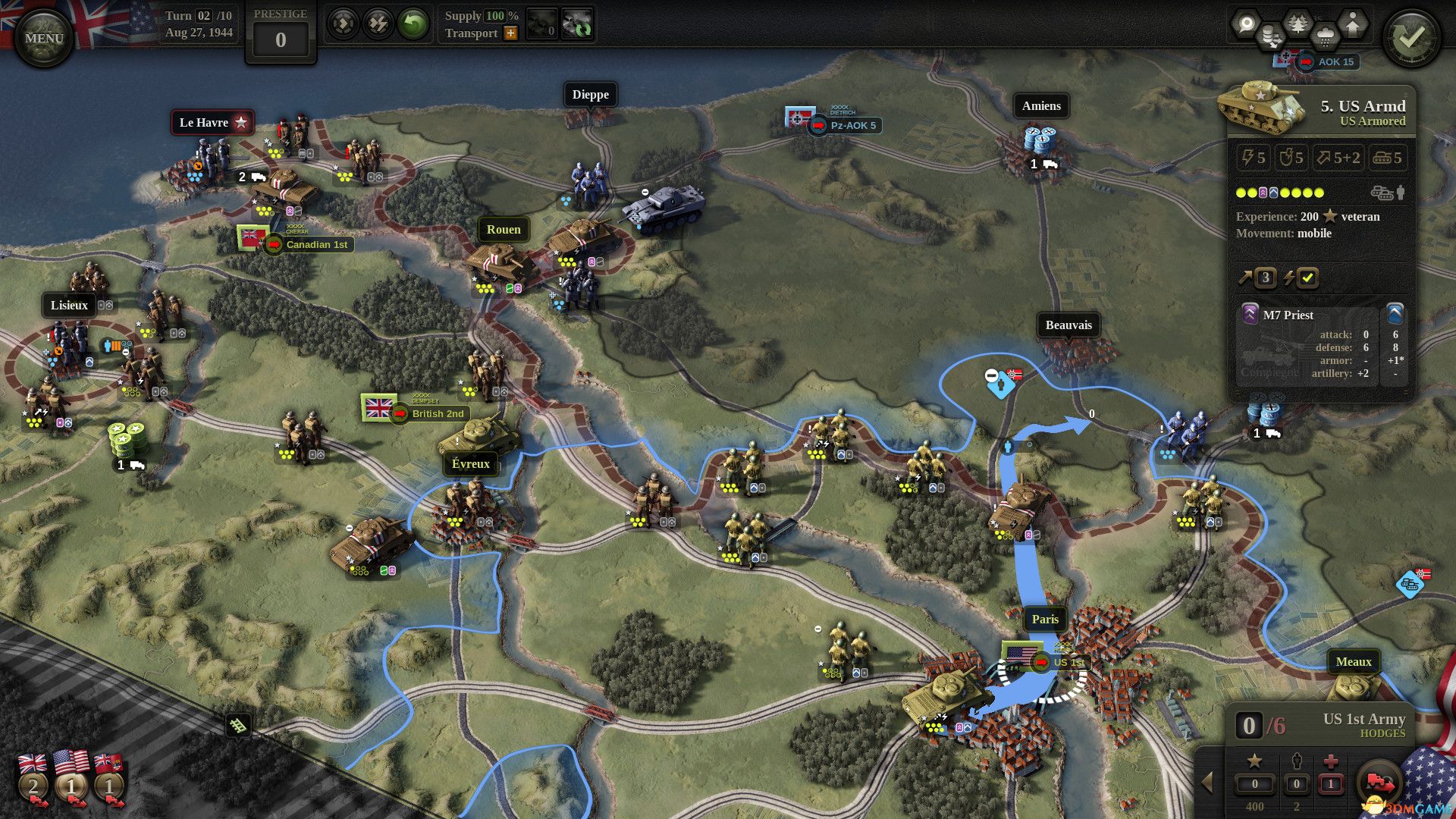Show the terrain overlay with the trees icon
This screenshot has width=1456, height=819.
(x=1298, y=22)
